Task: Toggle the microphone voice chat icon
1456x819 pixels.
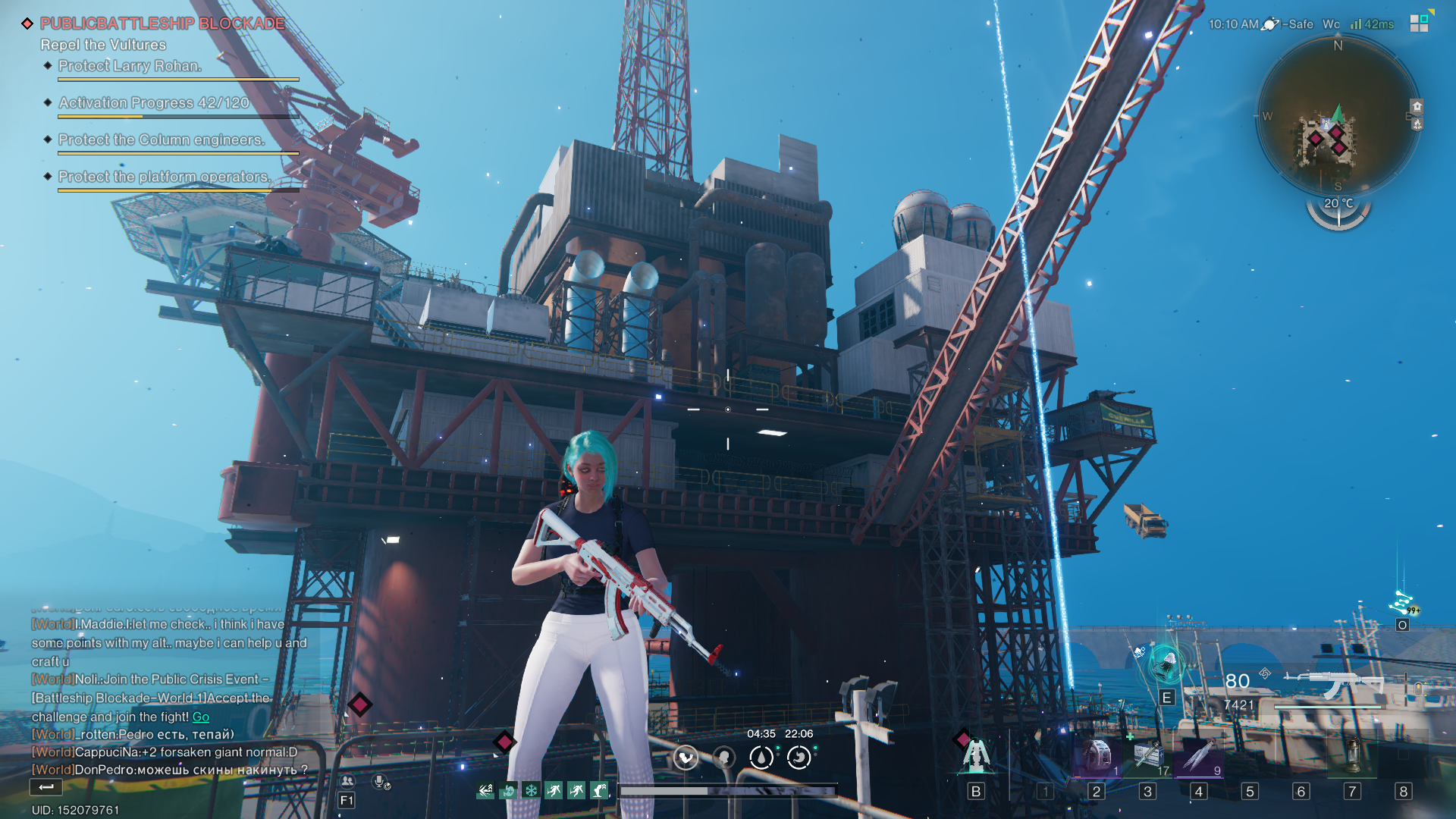Action: 381,781
